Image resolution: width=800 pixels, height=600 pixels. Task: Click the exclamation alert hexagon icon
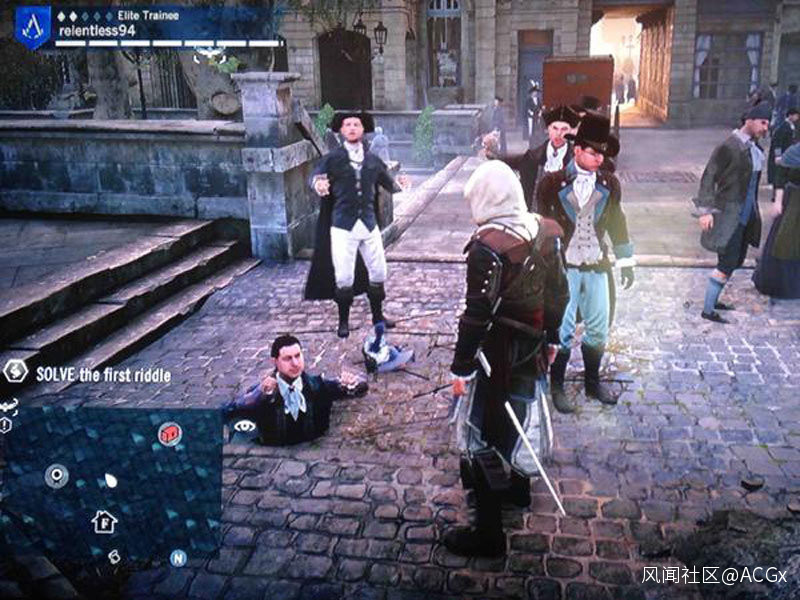[6, 425]
